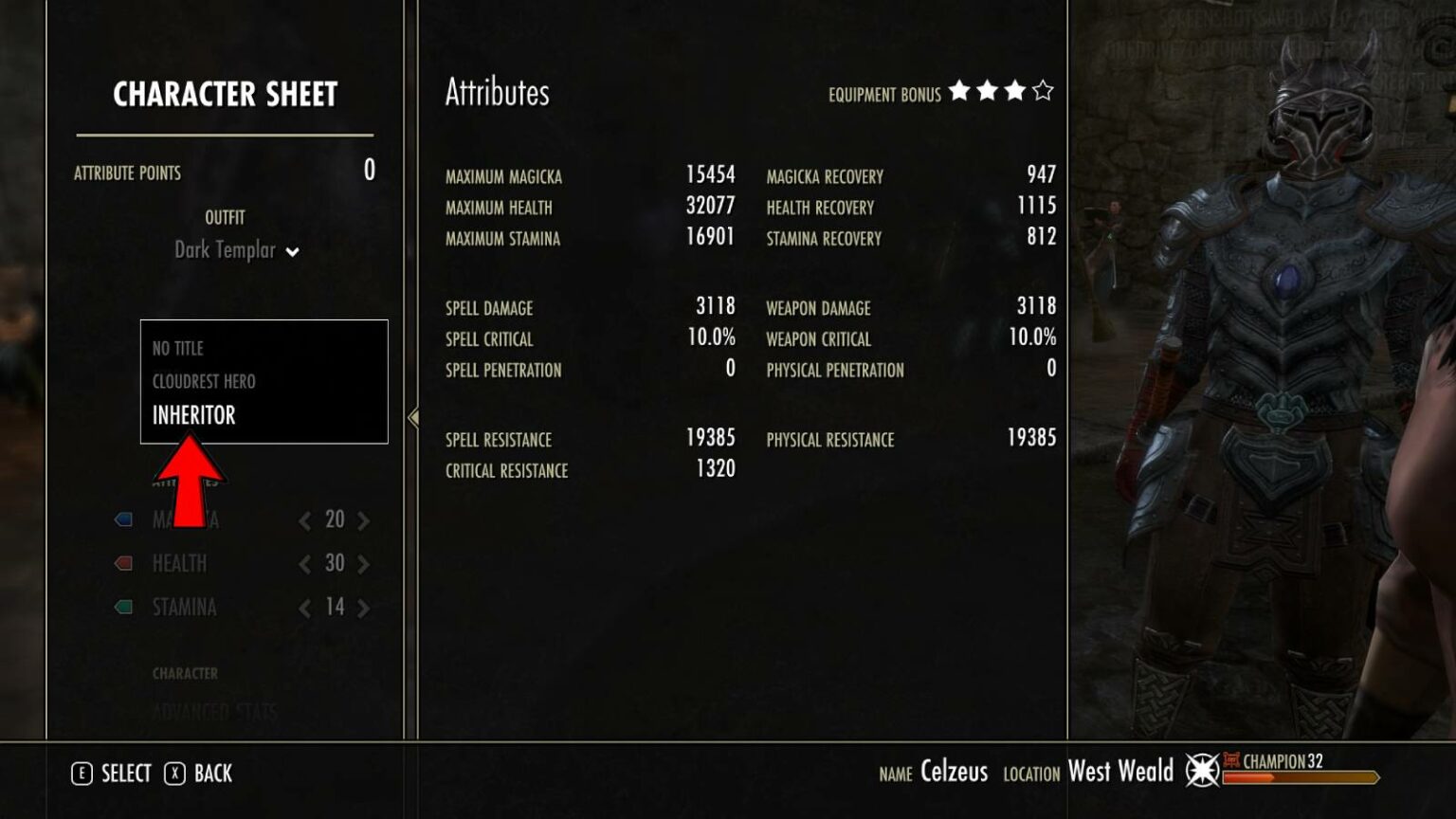Click the empty fourth Equipment Bonus star
The width and height of the screenshot is (1456, 819).
1043,93
